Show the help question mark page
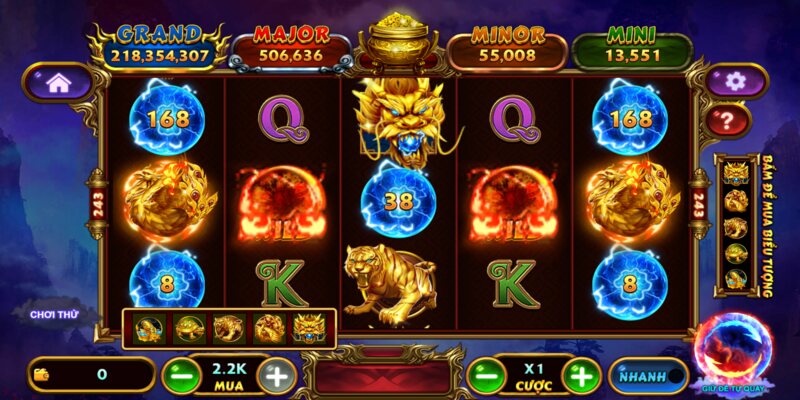Image resolution: width=800 pixels, height=400 pixels. [735, 121]
